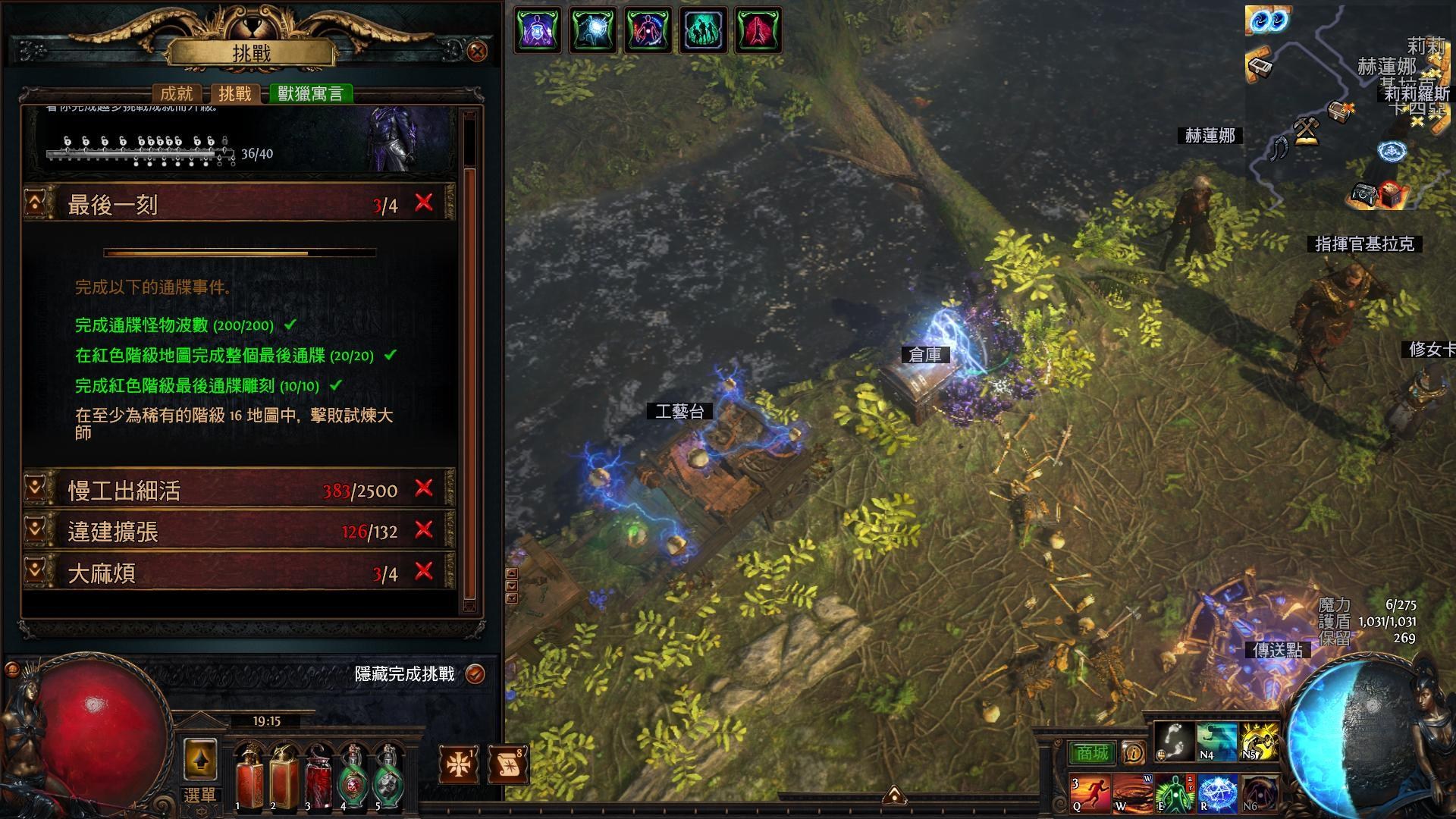Screen dimensions: 1456x819
Task: Open the info speech-bubble icon beside 商城
Action: (x=1133, y=752)
